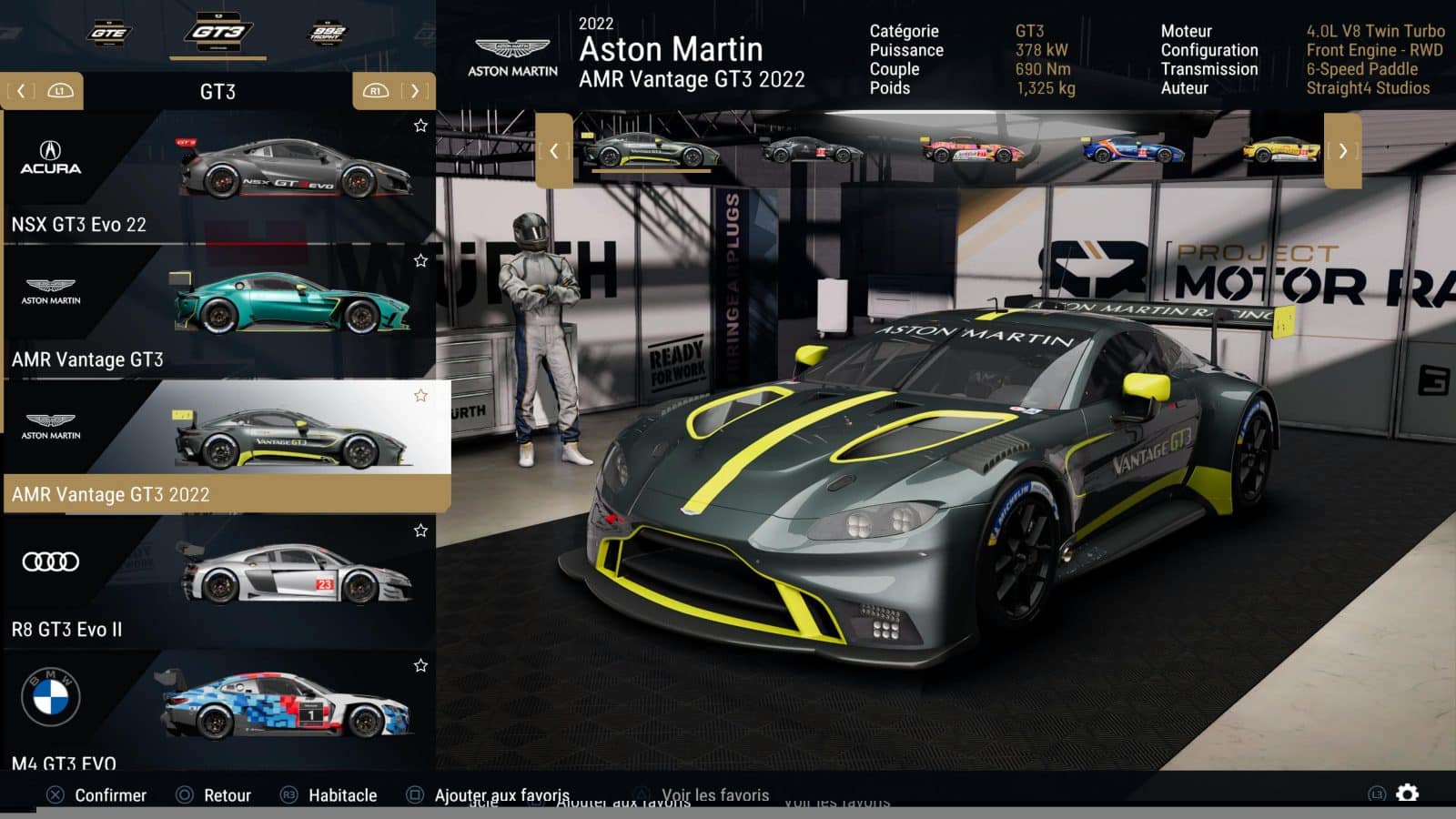Click Confirmer to confirm the car
Image resolution: width=1456 pixels, height=819 pixels.
pyautogui.click(x=96, y=795)
